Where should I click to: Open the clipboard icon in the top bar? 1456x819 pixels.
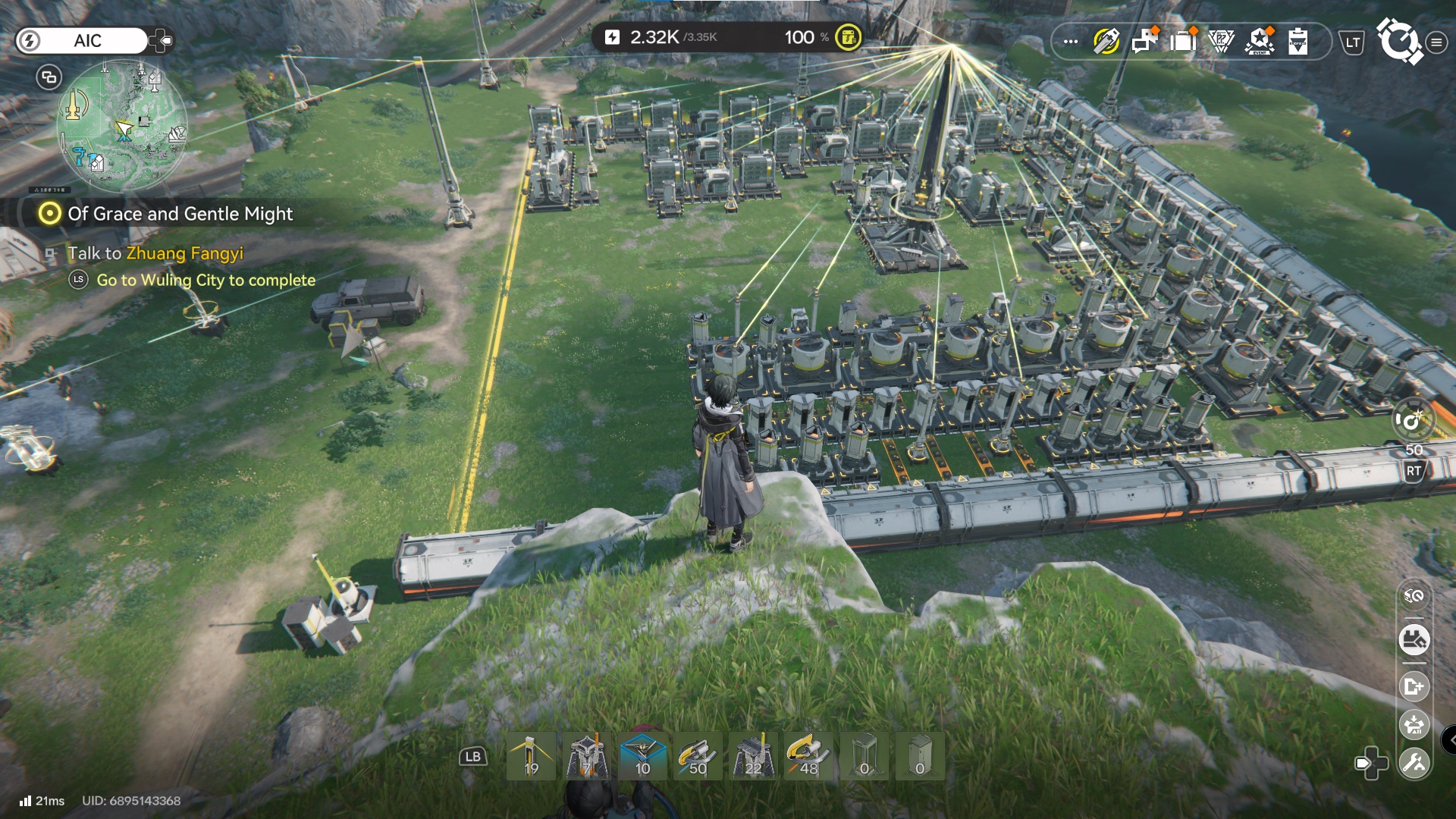(1298, 41)
